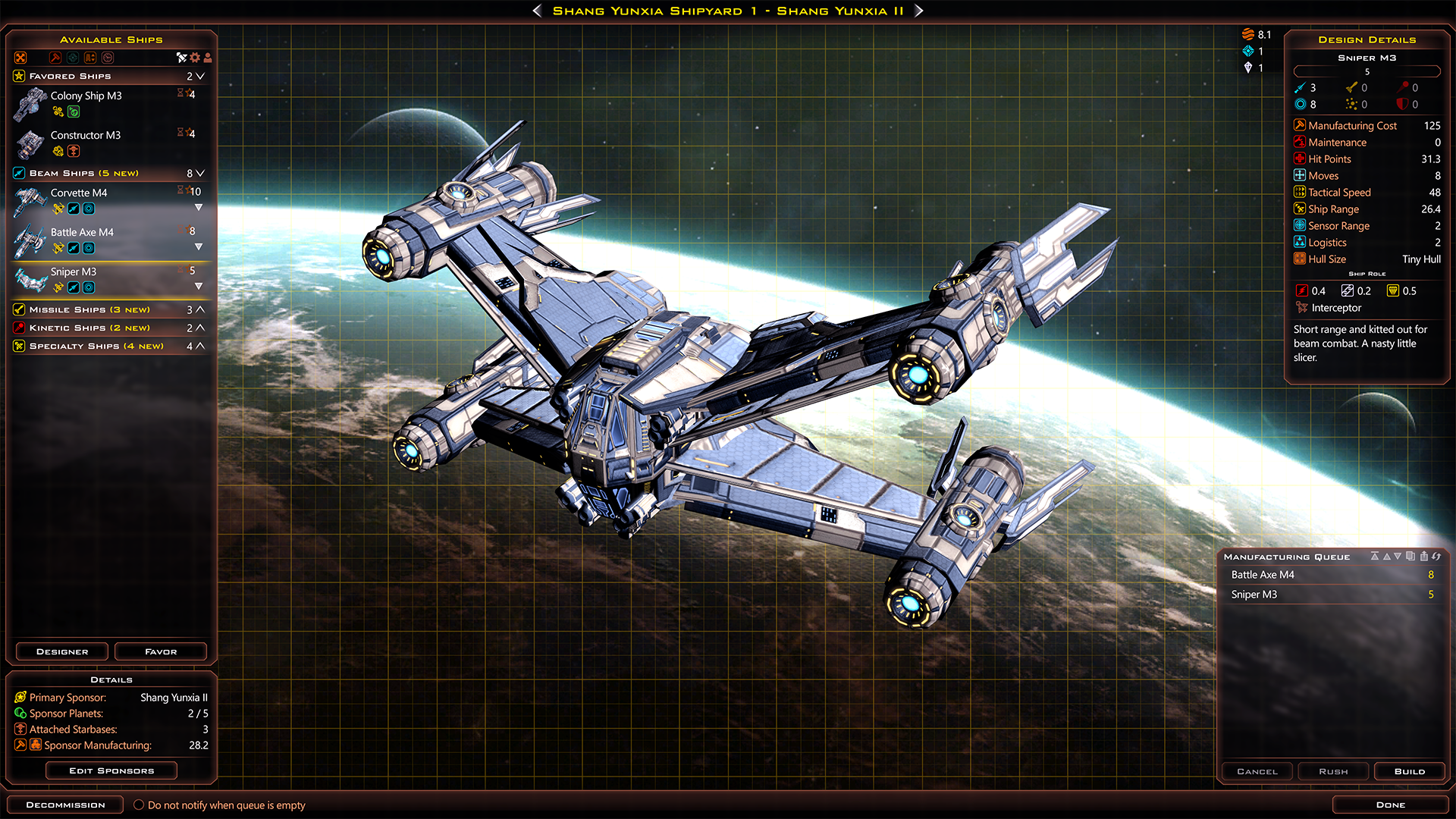Image resolution: width=1456 pixels, height=819 pixels.
Task: Collapse the Favored Ships list
Action: click(x=199, y=76)
